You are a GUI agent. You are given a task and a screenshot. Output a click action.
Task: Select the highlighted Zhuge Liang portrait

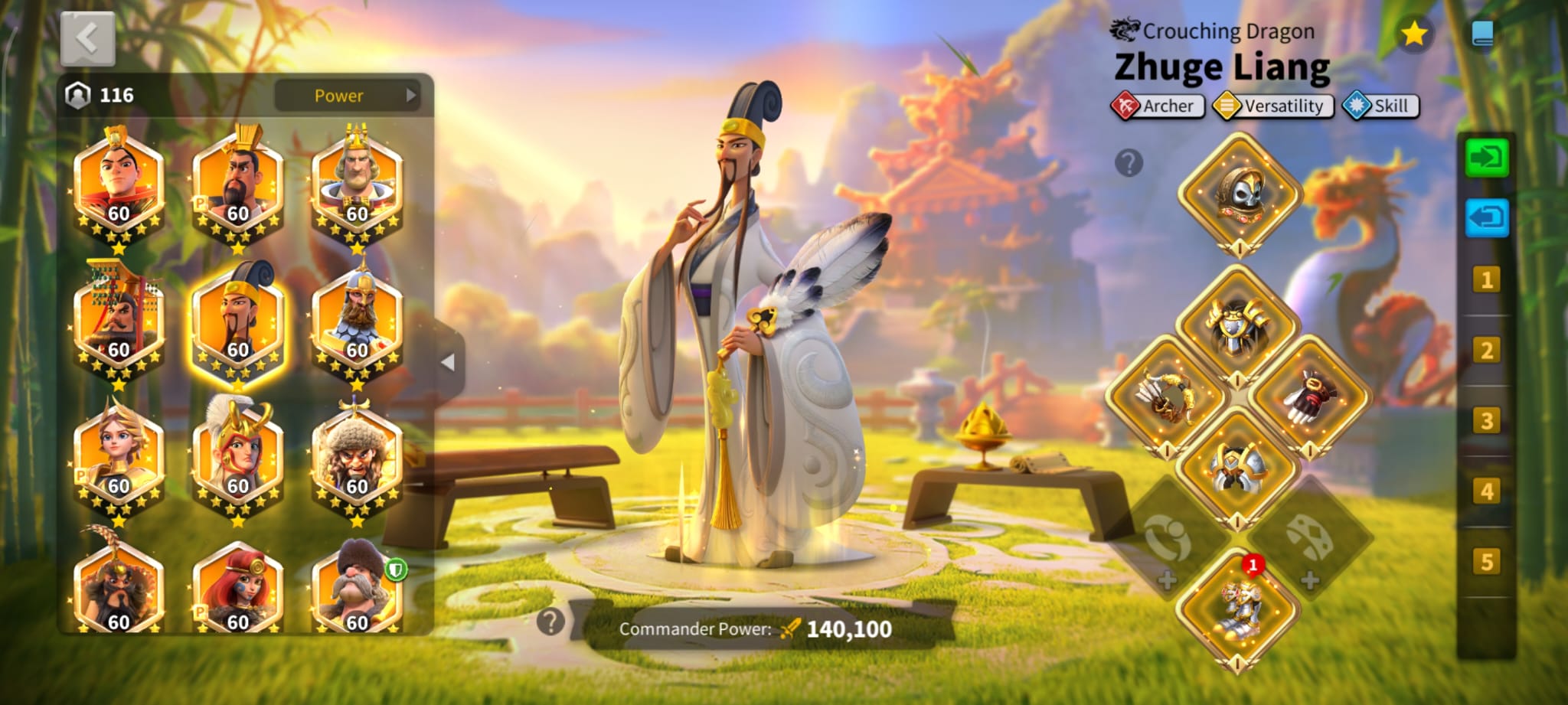point(237,323)
